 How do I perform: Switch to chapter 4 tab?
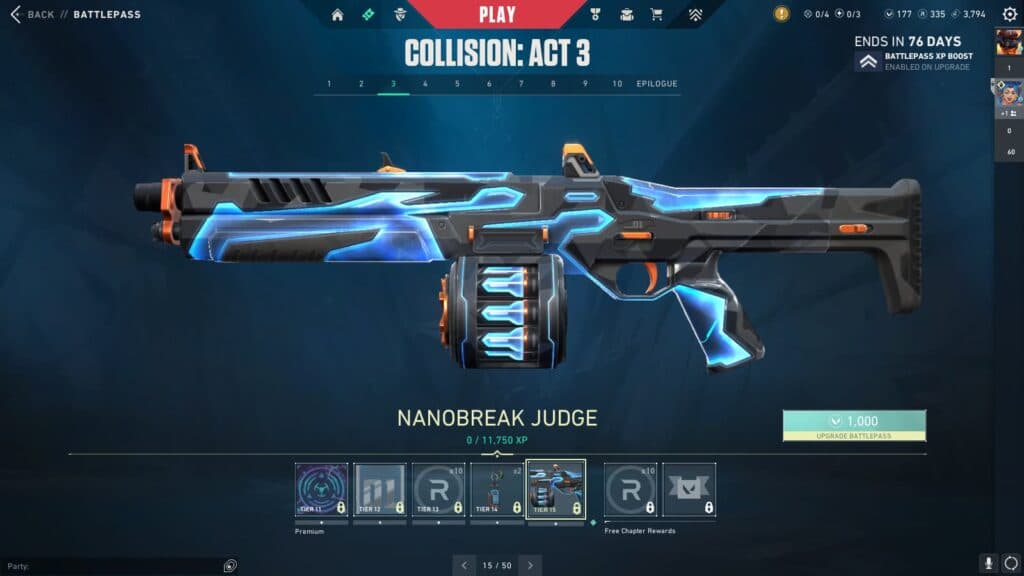425,84
